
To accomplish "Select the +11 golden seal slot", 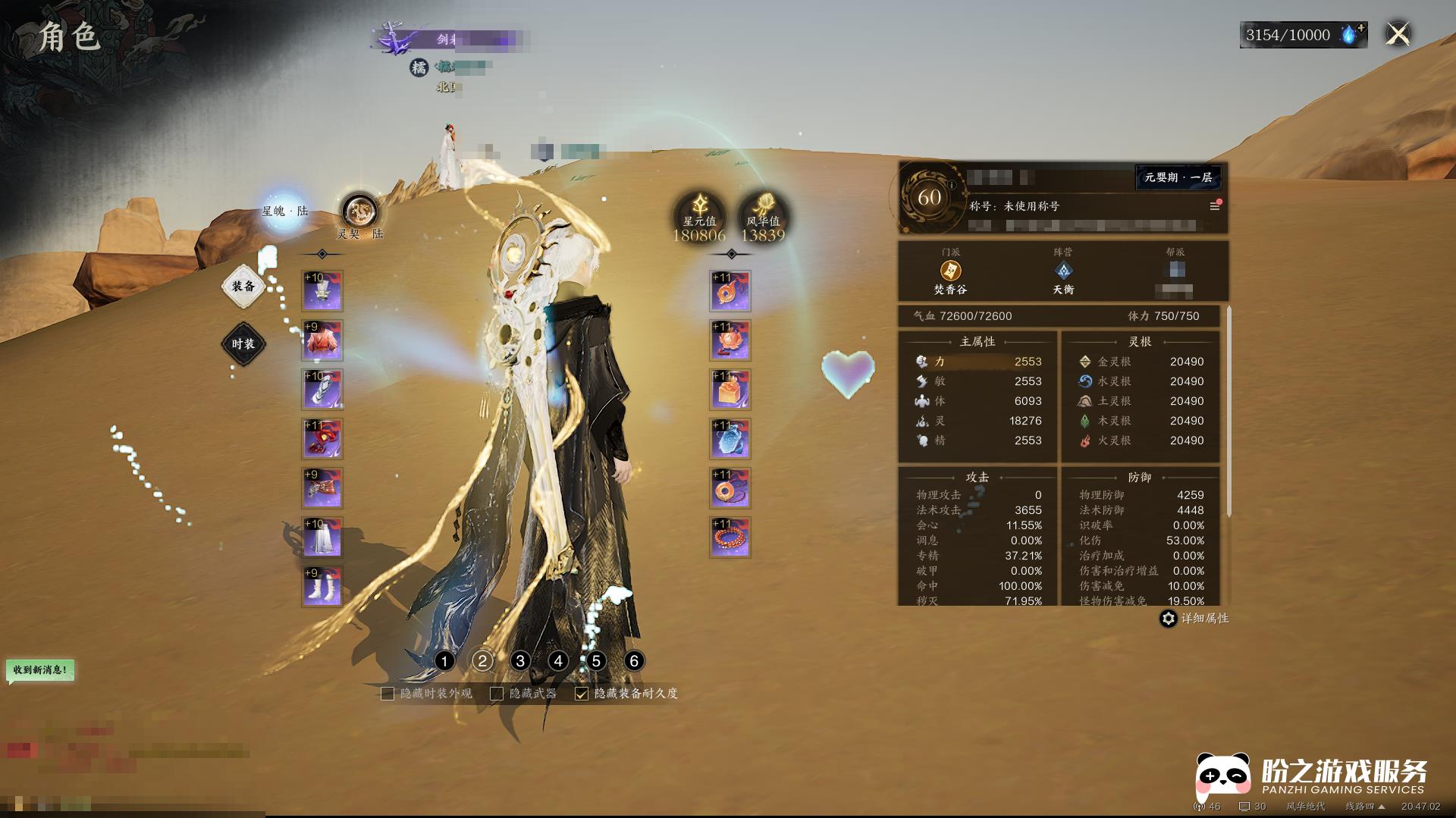I will click(730, 390).
